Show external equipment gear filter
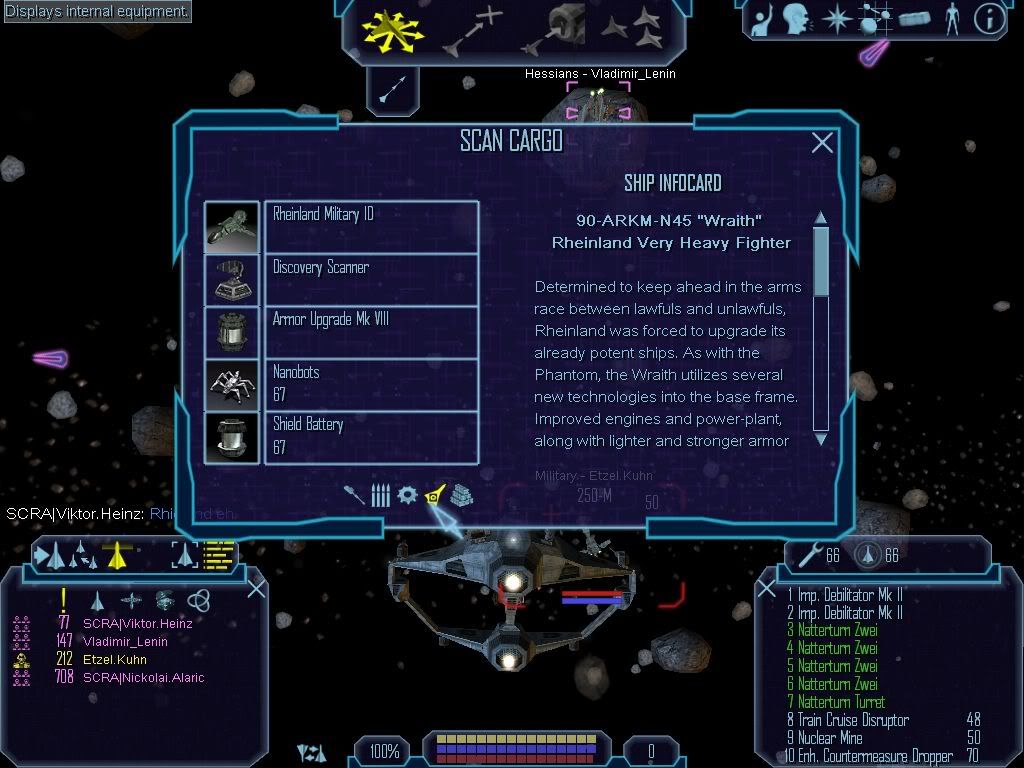The image size is (1024, 768). pos(407,495)
